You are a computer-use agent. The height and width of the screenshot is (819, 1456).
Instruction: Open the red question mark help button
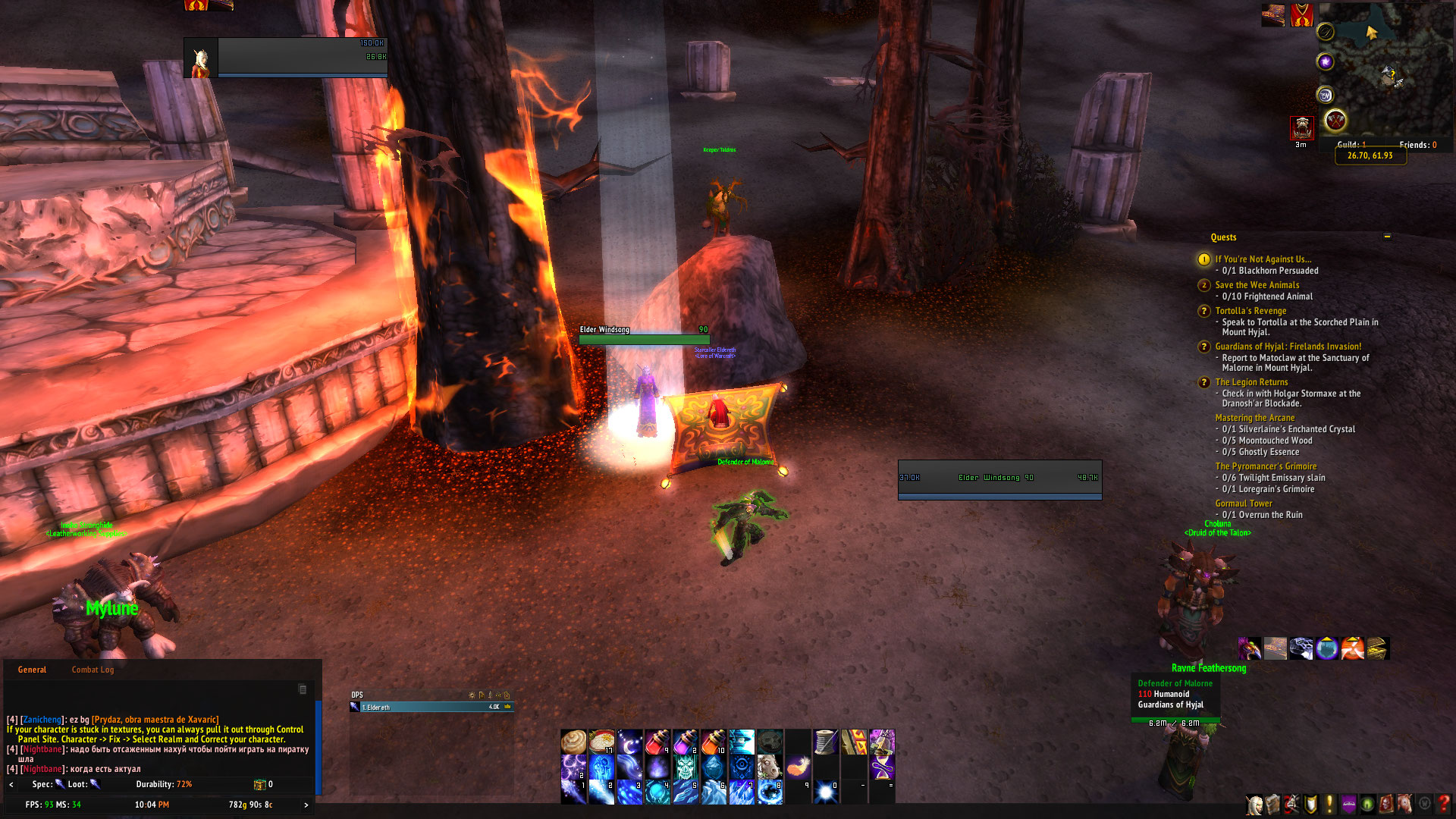point(1445,804)
